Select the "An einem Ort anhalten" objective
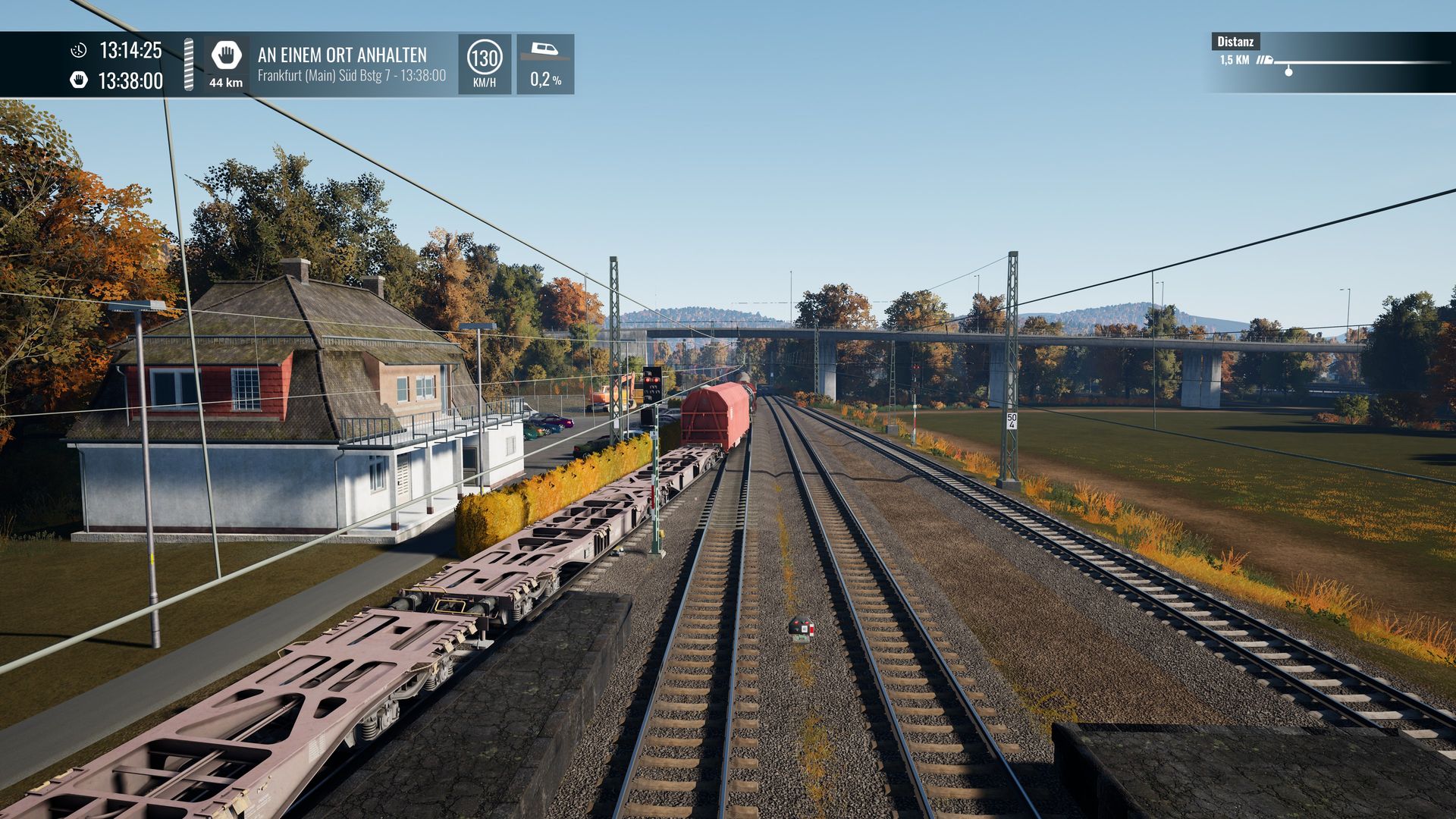1456x819 pixels. pos(342,55)
